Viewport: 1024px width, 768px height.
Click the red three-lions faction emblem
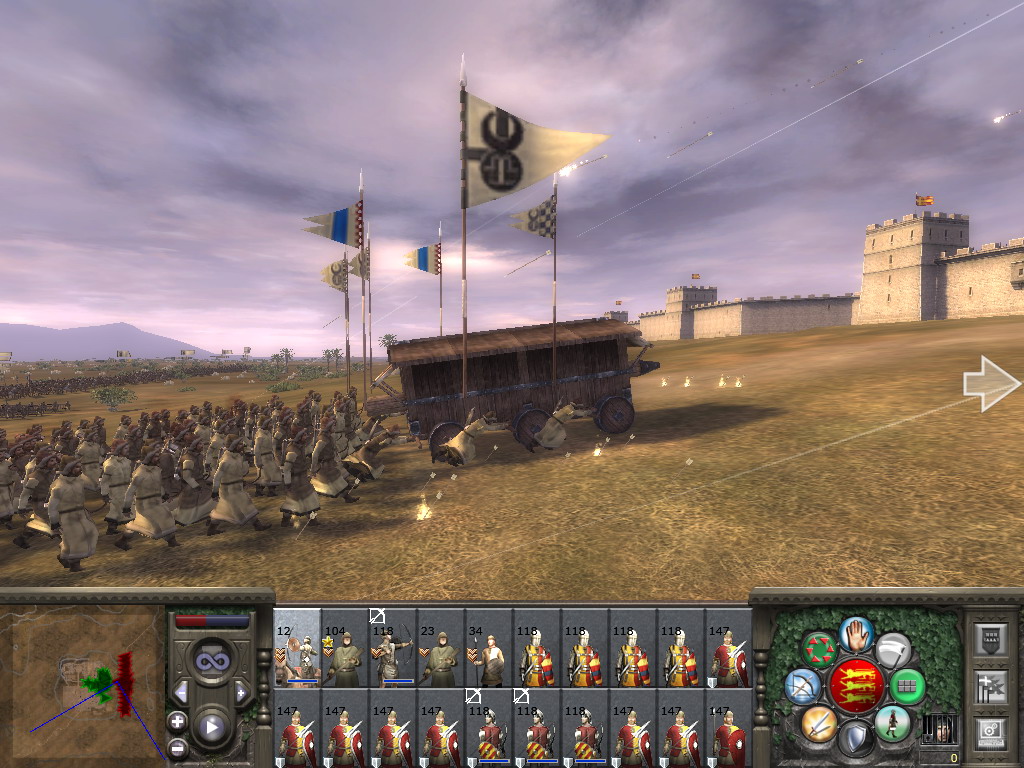coord(856,686)
